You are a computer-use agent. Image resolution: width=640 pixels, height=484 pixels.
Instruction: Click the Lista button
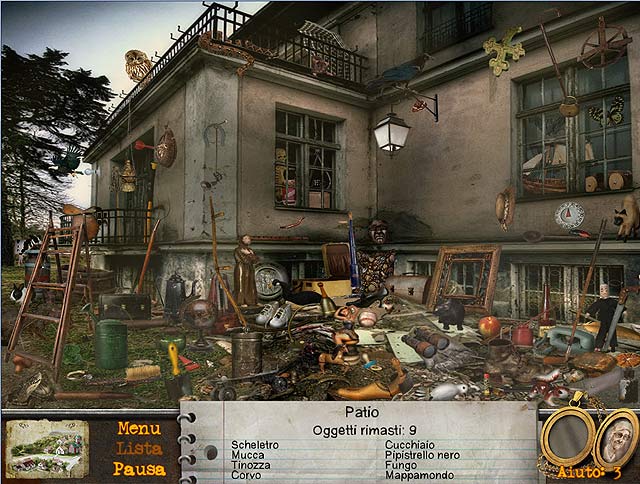(x=139, y=448)
